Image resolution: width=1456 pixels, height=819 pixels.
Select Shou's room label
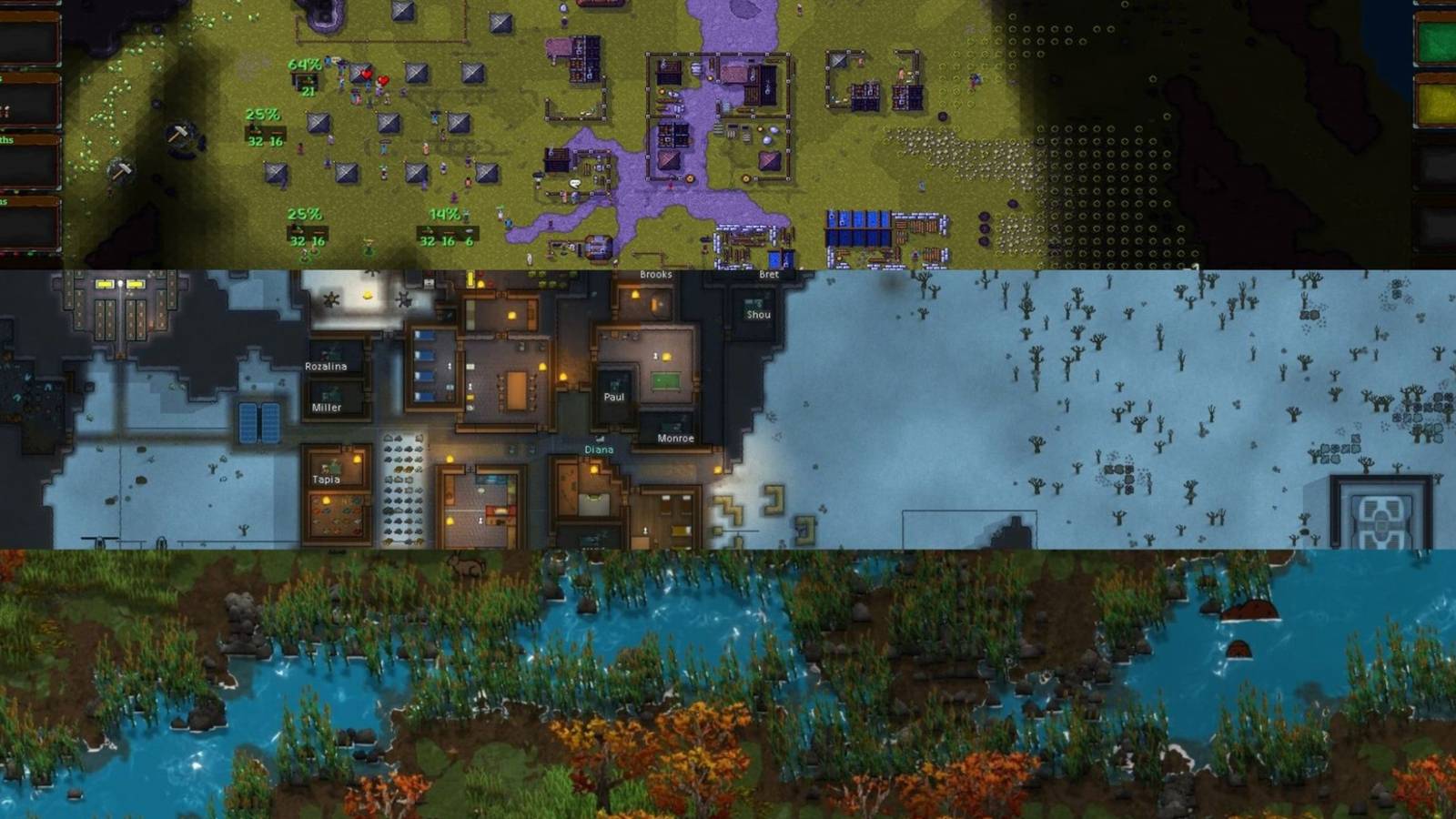point(760,314)
